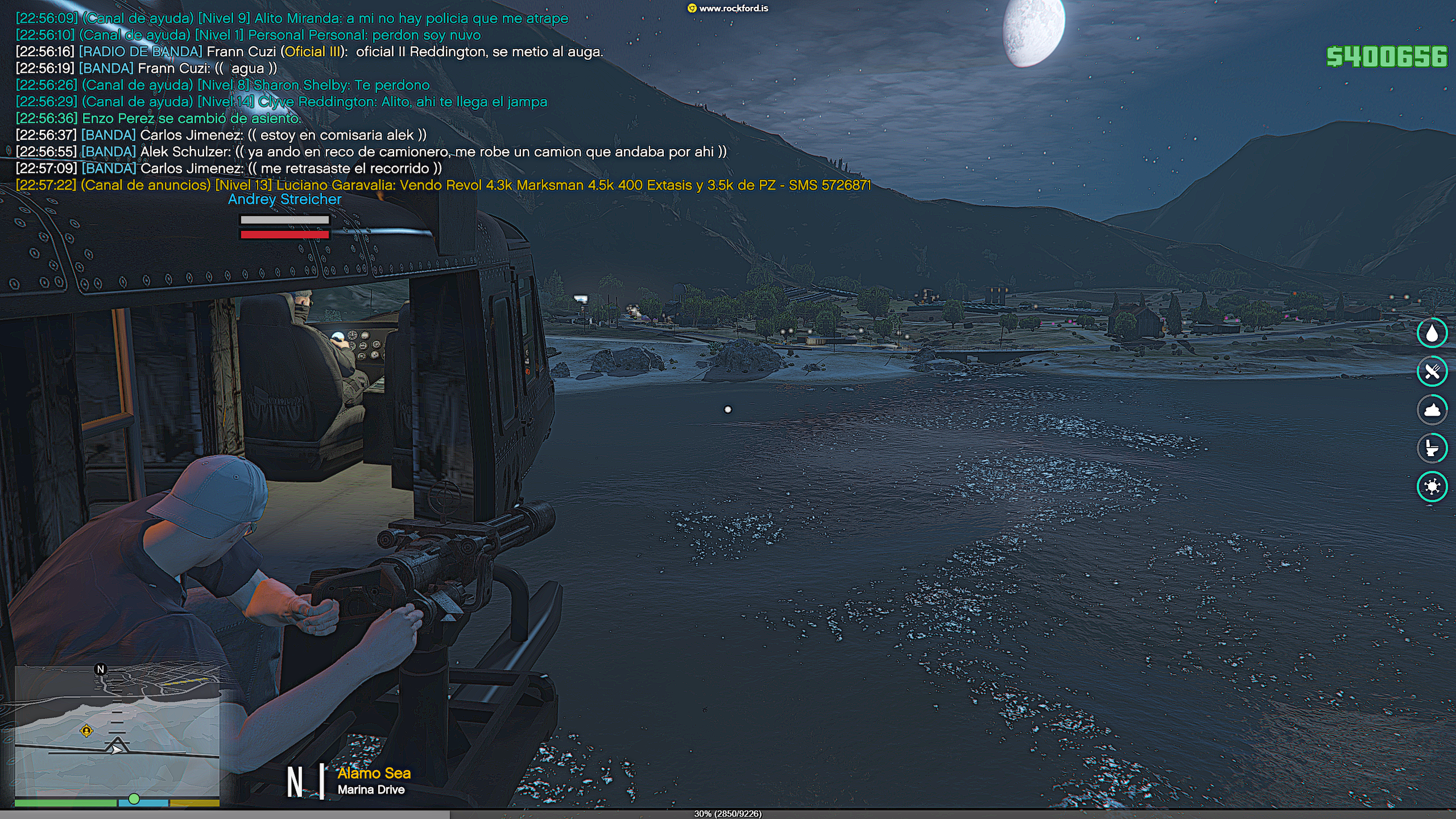Select the virus hygiene icon
The height and width of the screenshot is (819, 1456).
coord(1432,486)
